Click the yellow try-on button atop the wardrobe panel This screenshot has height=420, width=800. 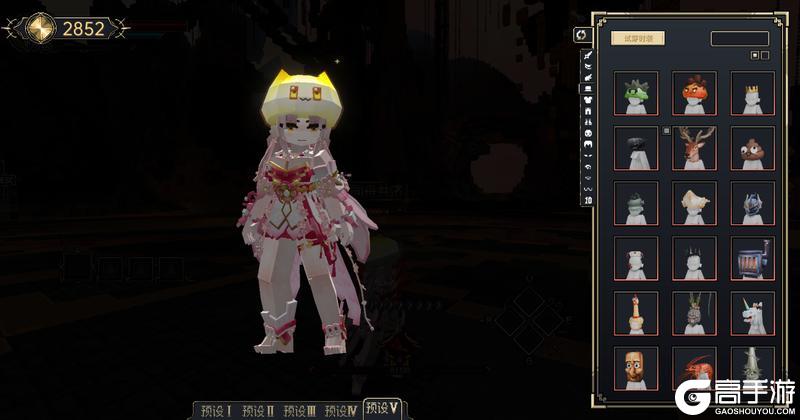pos(637,38)
